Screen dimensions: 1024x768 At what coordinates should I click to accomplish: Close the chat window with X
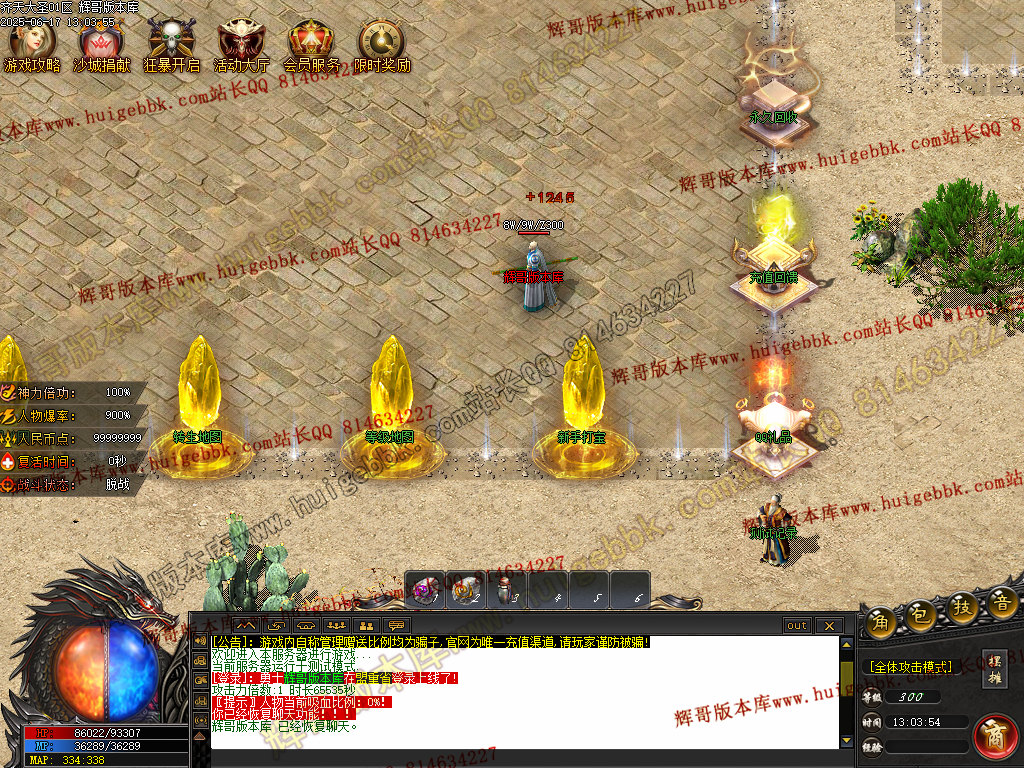click(x=829, y=626)
